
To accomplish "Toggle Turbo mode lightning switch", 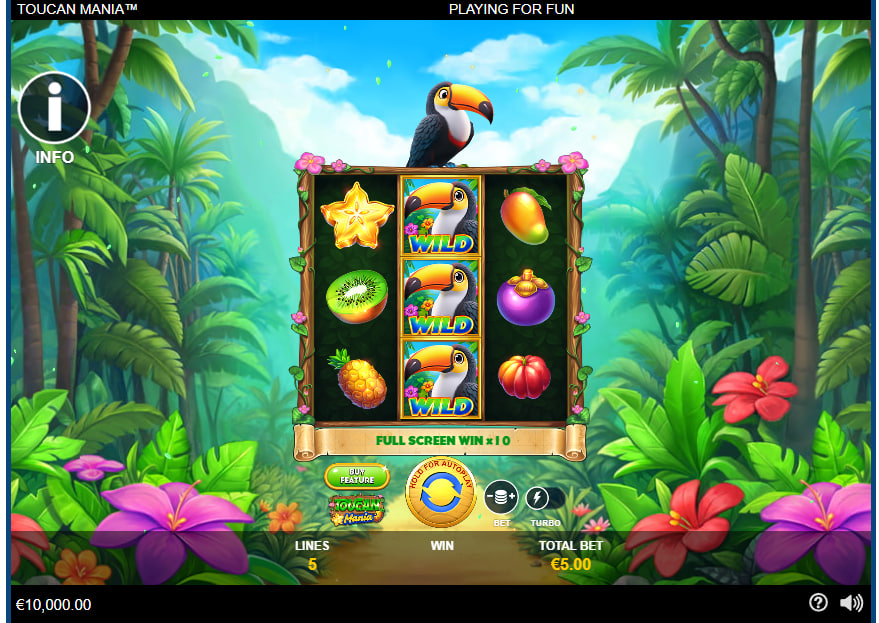I will coord(540,497).
